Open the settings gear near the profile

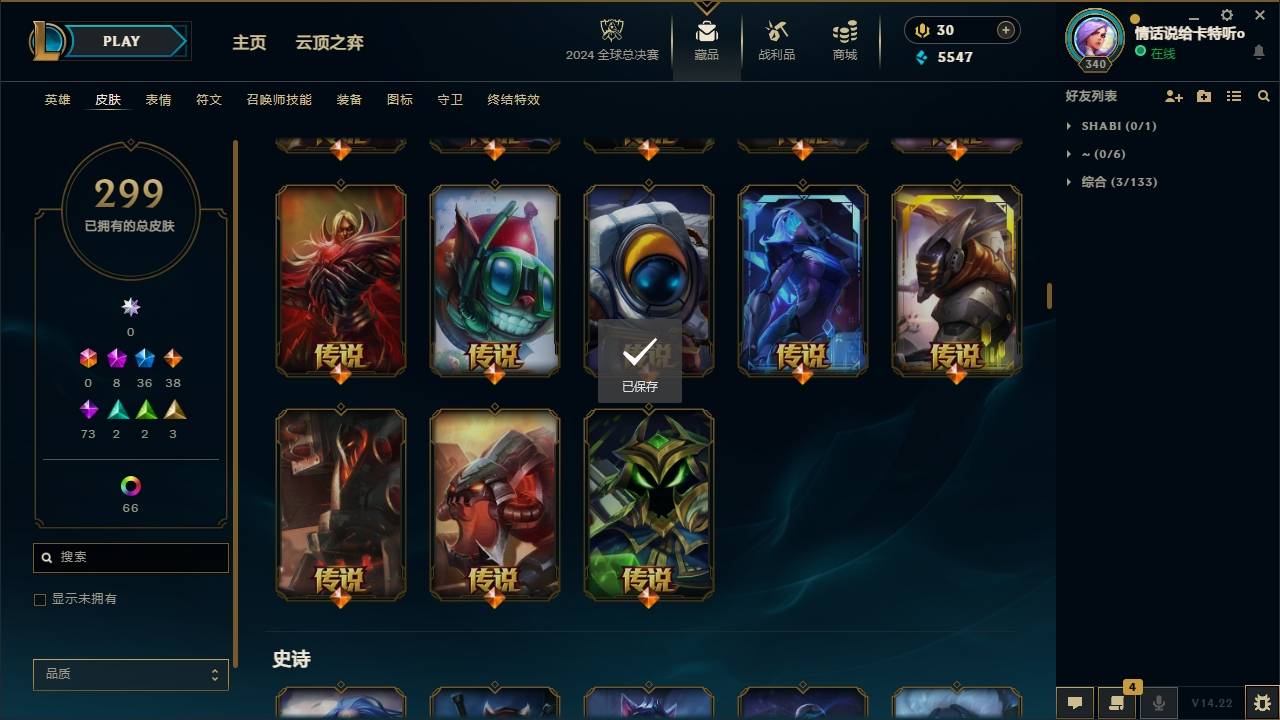pos(1226,15)
